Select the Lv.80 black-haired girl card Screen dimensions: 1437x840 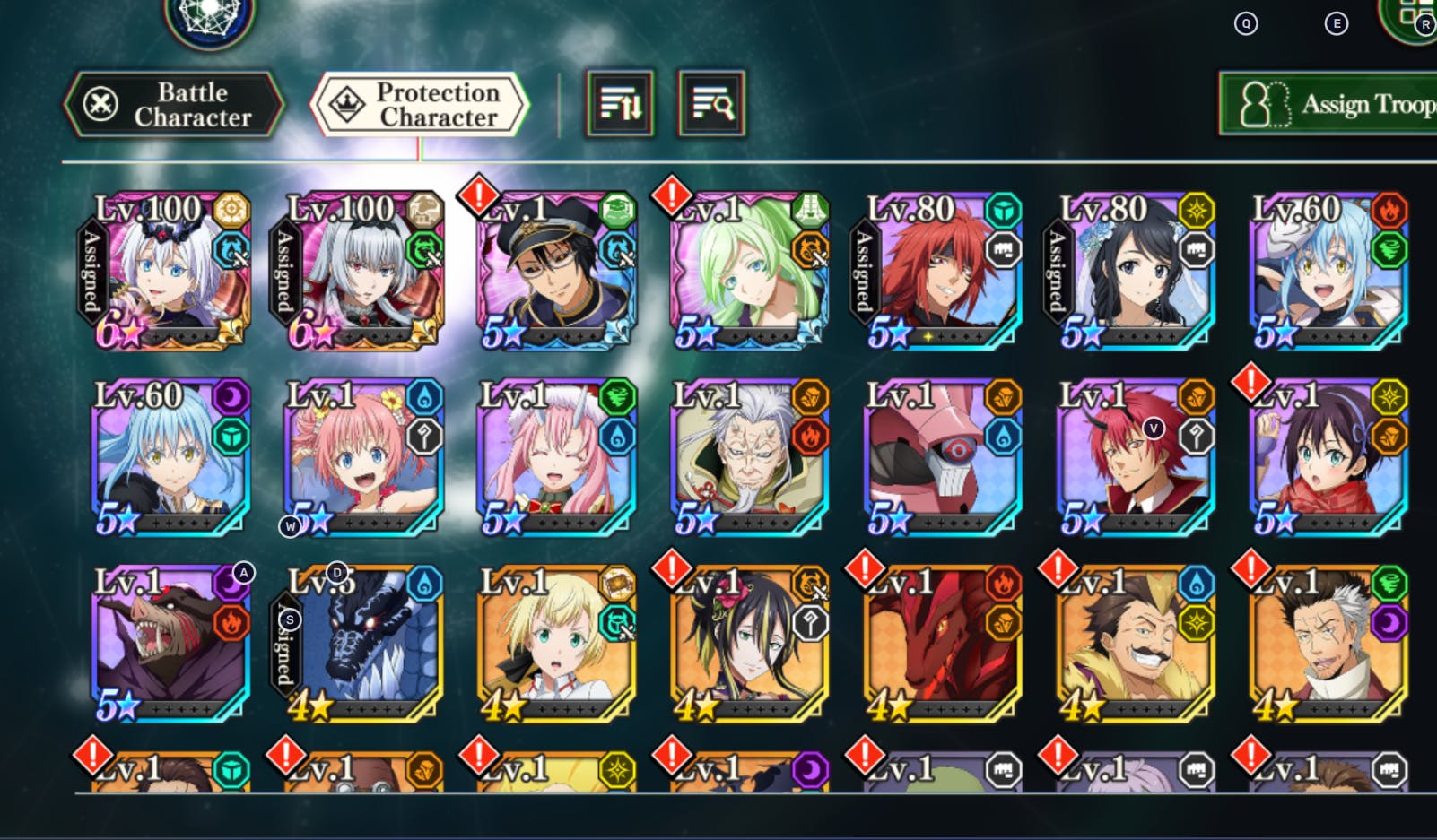[x=1132, y=271]
